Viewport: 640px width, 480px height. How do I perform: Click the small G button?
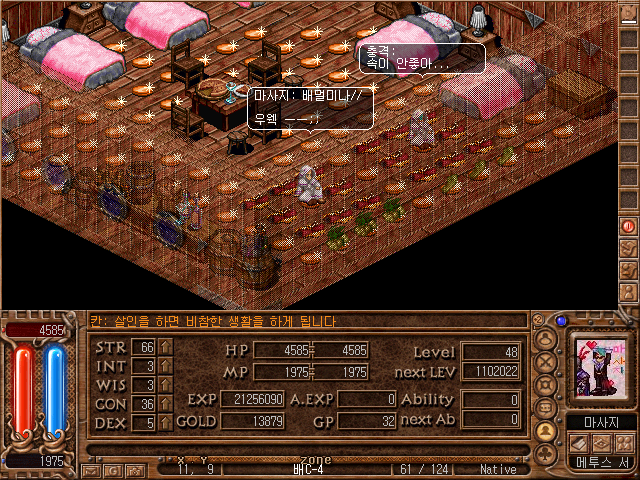113,469
